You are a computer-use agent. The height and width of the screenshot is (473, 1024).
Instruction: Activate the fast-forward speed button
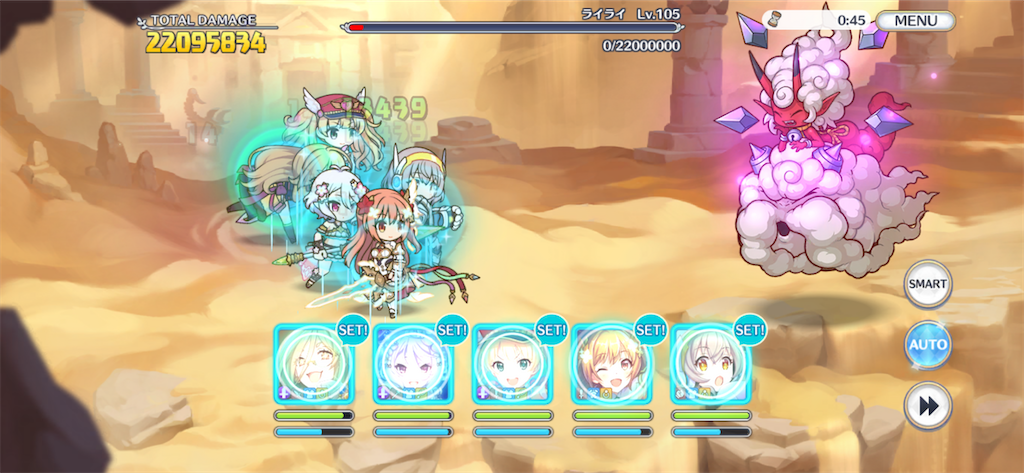[927, 407]
